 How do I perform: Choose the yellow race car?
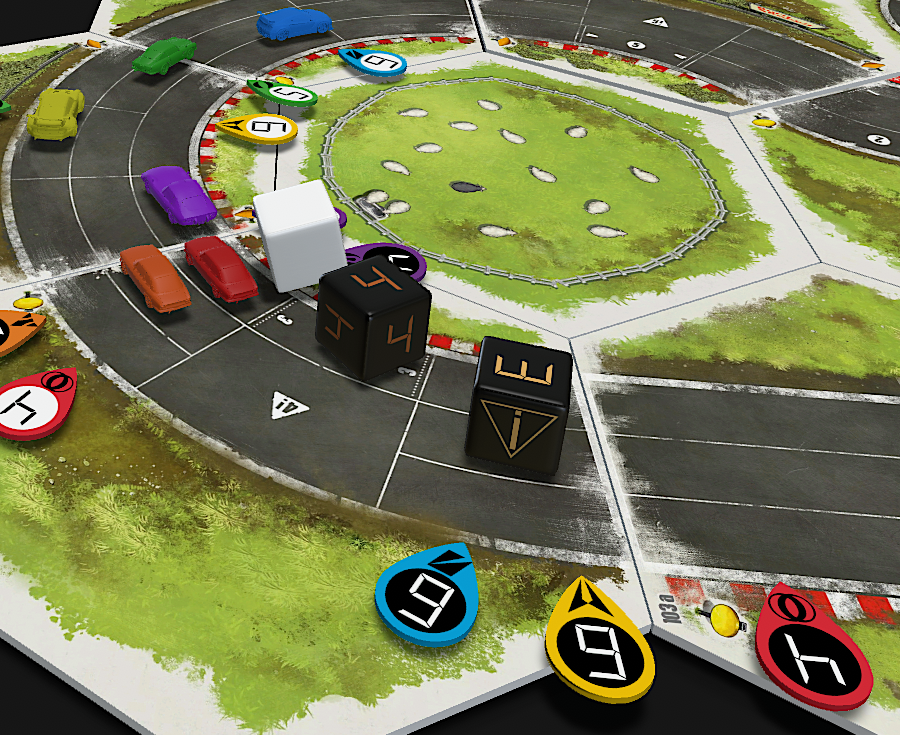pos(56,113)
